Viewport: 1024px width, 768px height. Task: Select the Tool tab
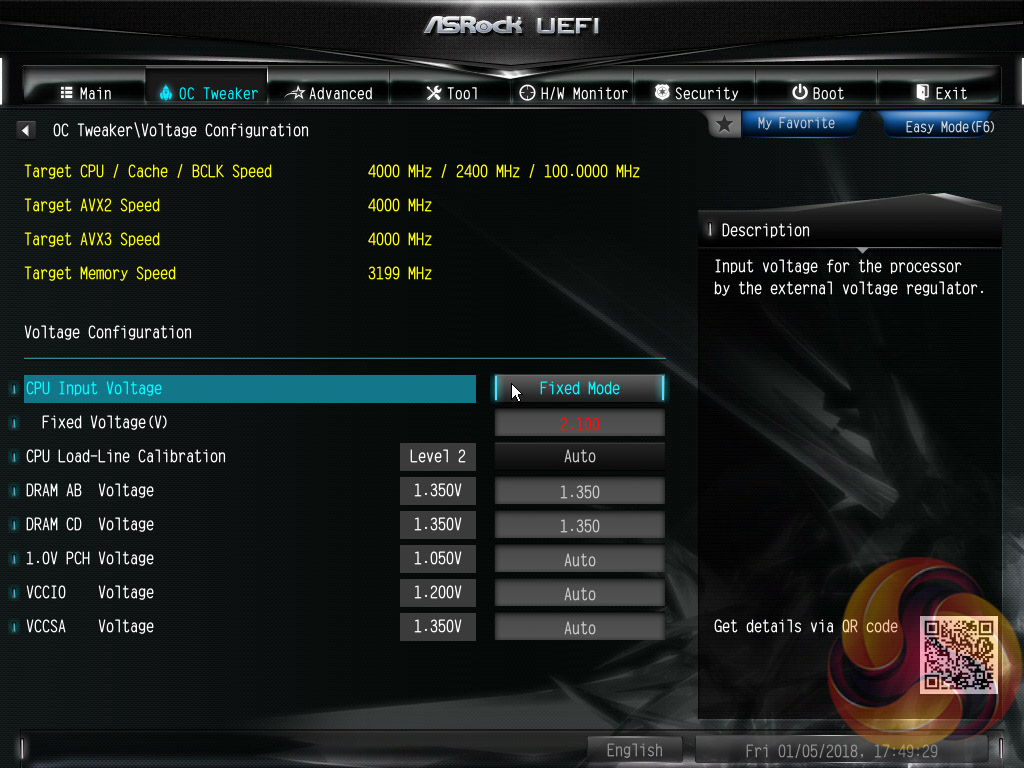point(452,93)
